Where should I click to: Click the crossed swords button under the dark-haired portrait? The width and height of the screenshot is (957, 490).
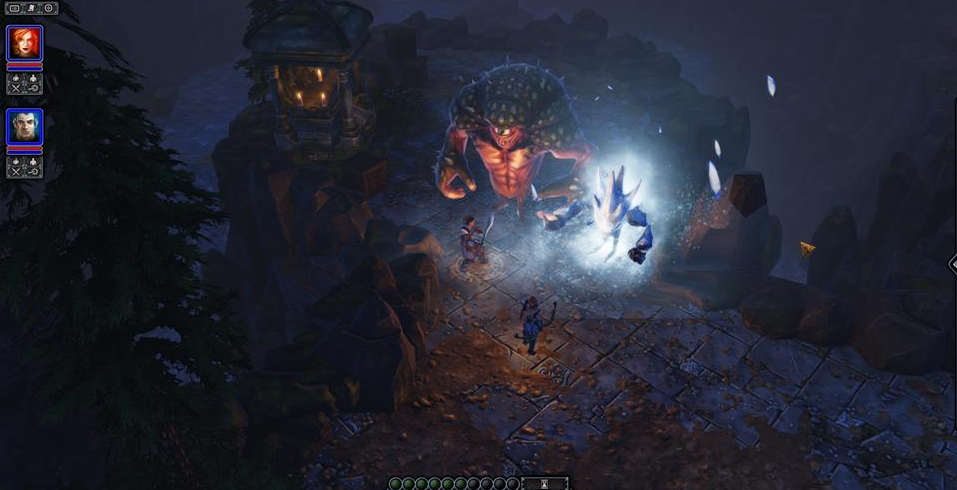click(15, 171)
